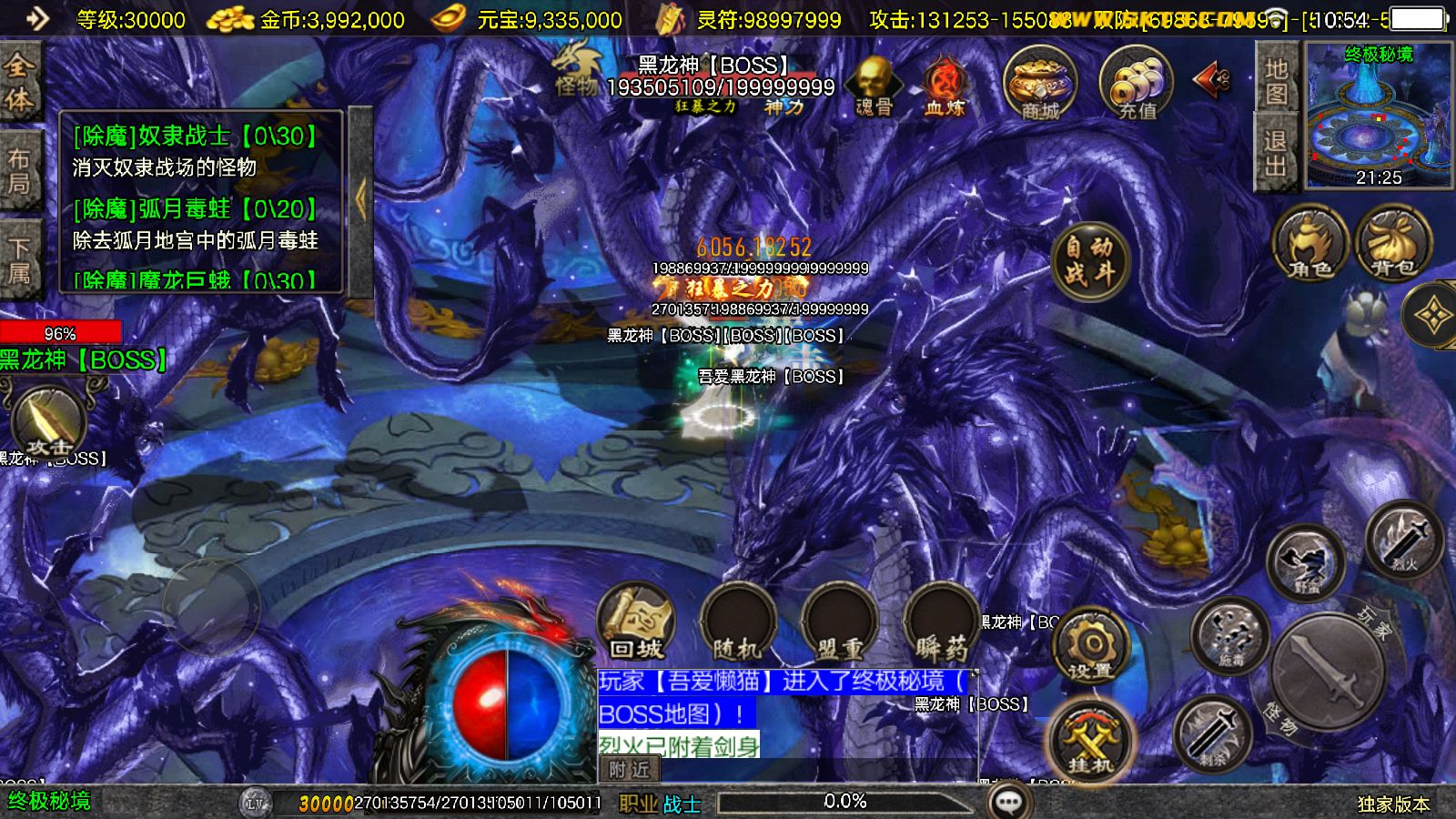Toggle 自动战斗 auto battle
The width and height of the screenshot is (1456, 819).
1089,258
